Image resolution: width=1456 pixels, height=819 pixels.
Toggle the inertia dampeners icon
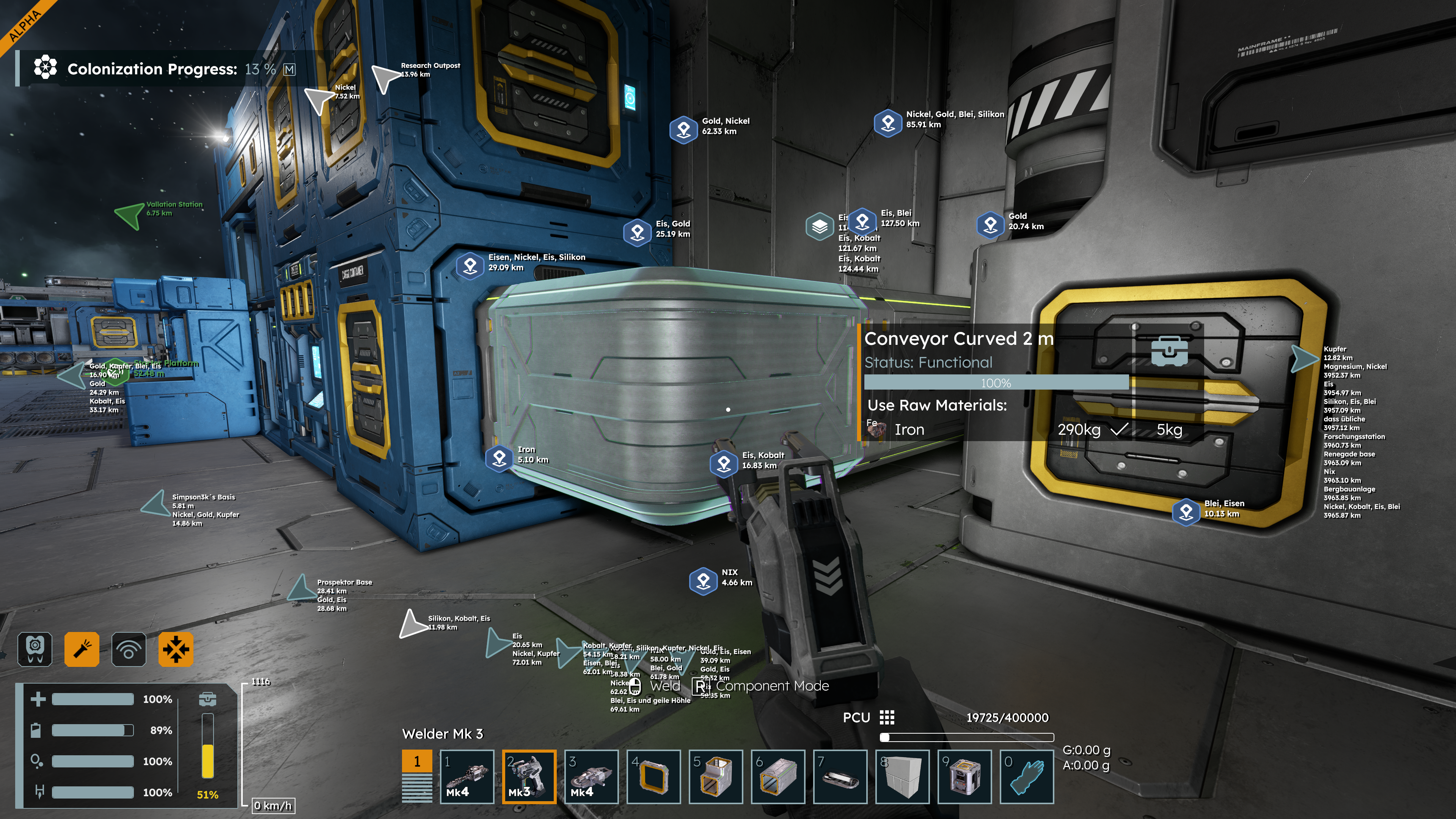(x=176, y=649)
